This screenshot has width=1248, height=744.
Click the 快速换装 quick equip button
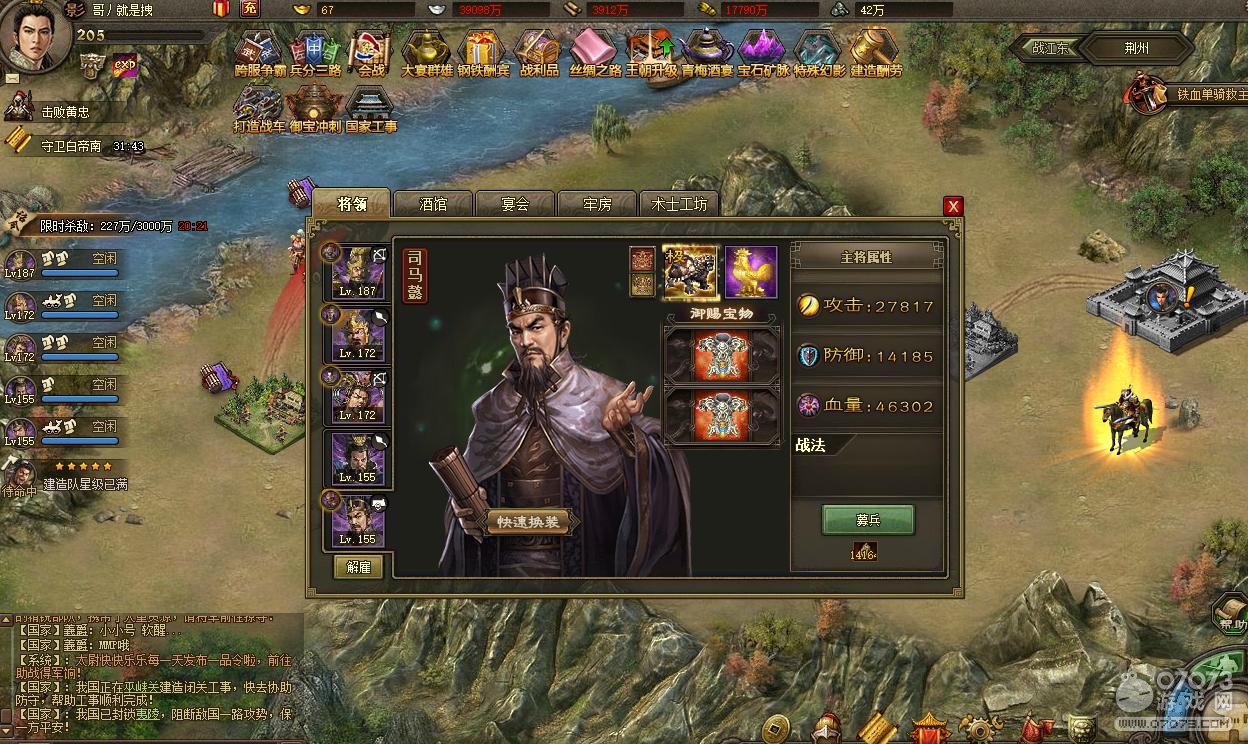tap(528, 522)
